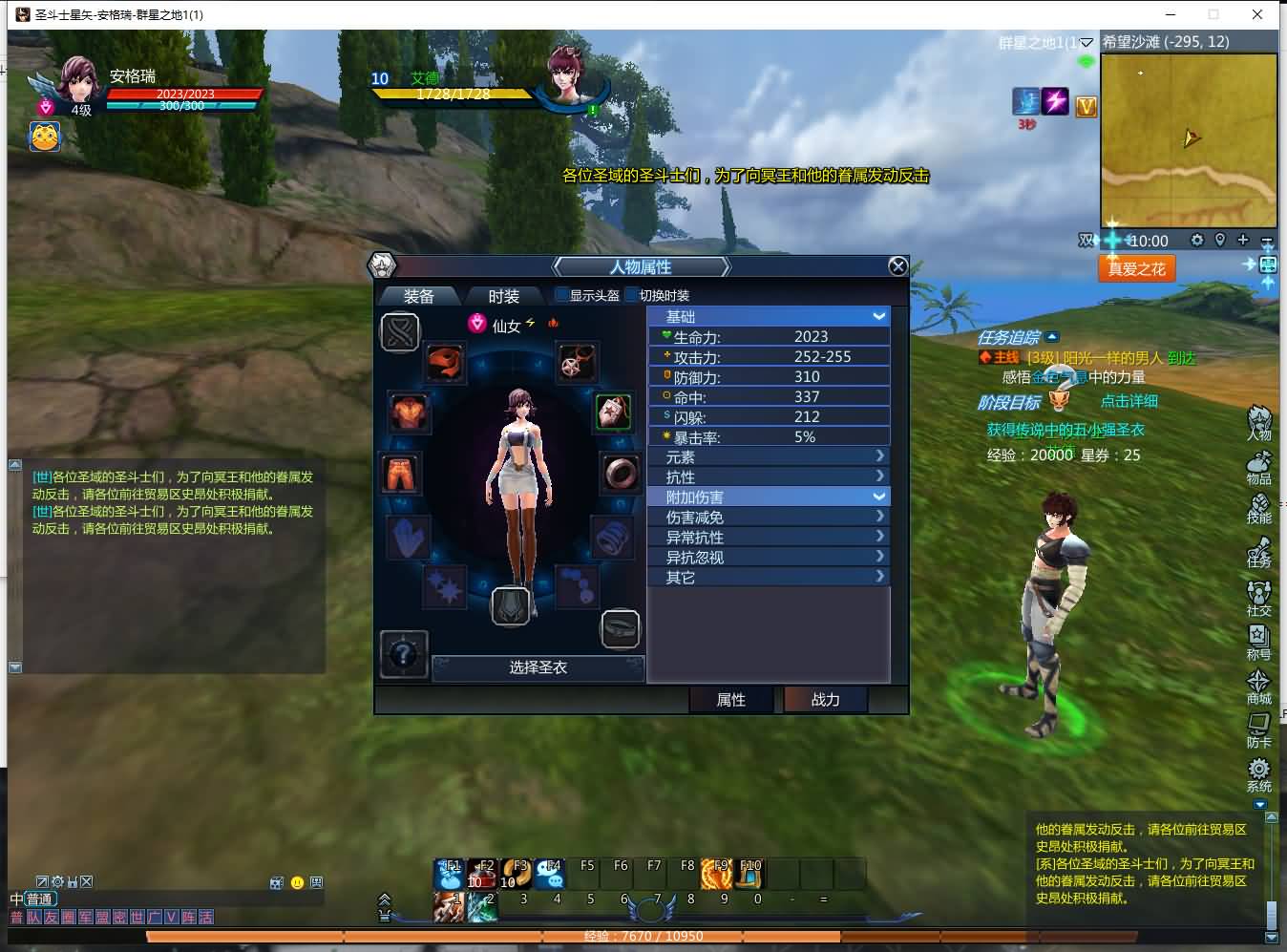This screenshot has height=952, width=1287.
Task: Expand the 抗性 resistance section
Action: coord(769,477)
